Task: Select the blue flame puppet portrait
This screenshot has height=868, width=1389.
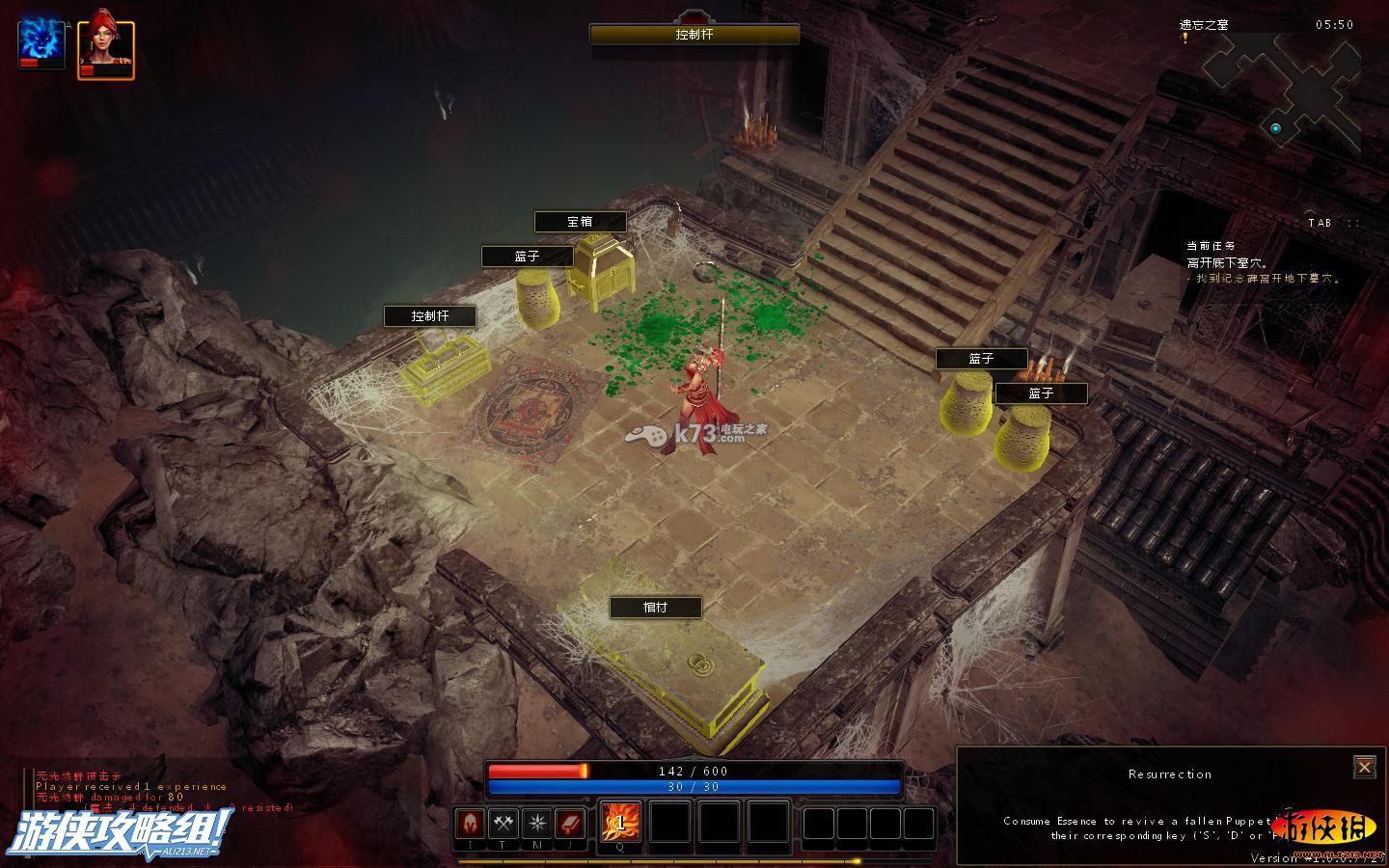Action: tap(41, 44)
